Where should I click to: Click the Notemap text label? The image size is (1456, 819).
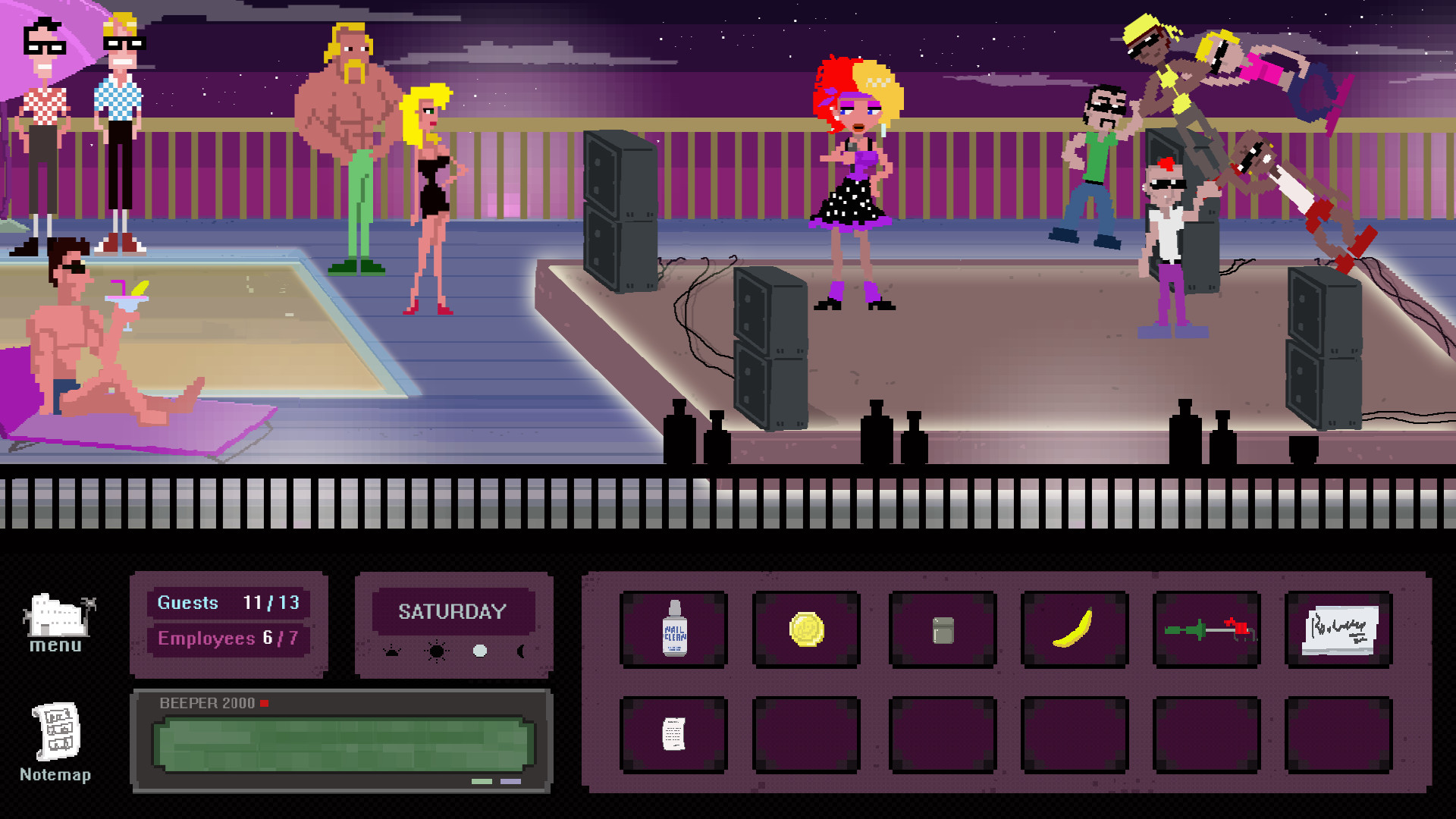[x=55, y=775]
